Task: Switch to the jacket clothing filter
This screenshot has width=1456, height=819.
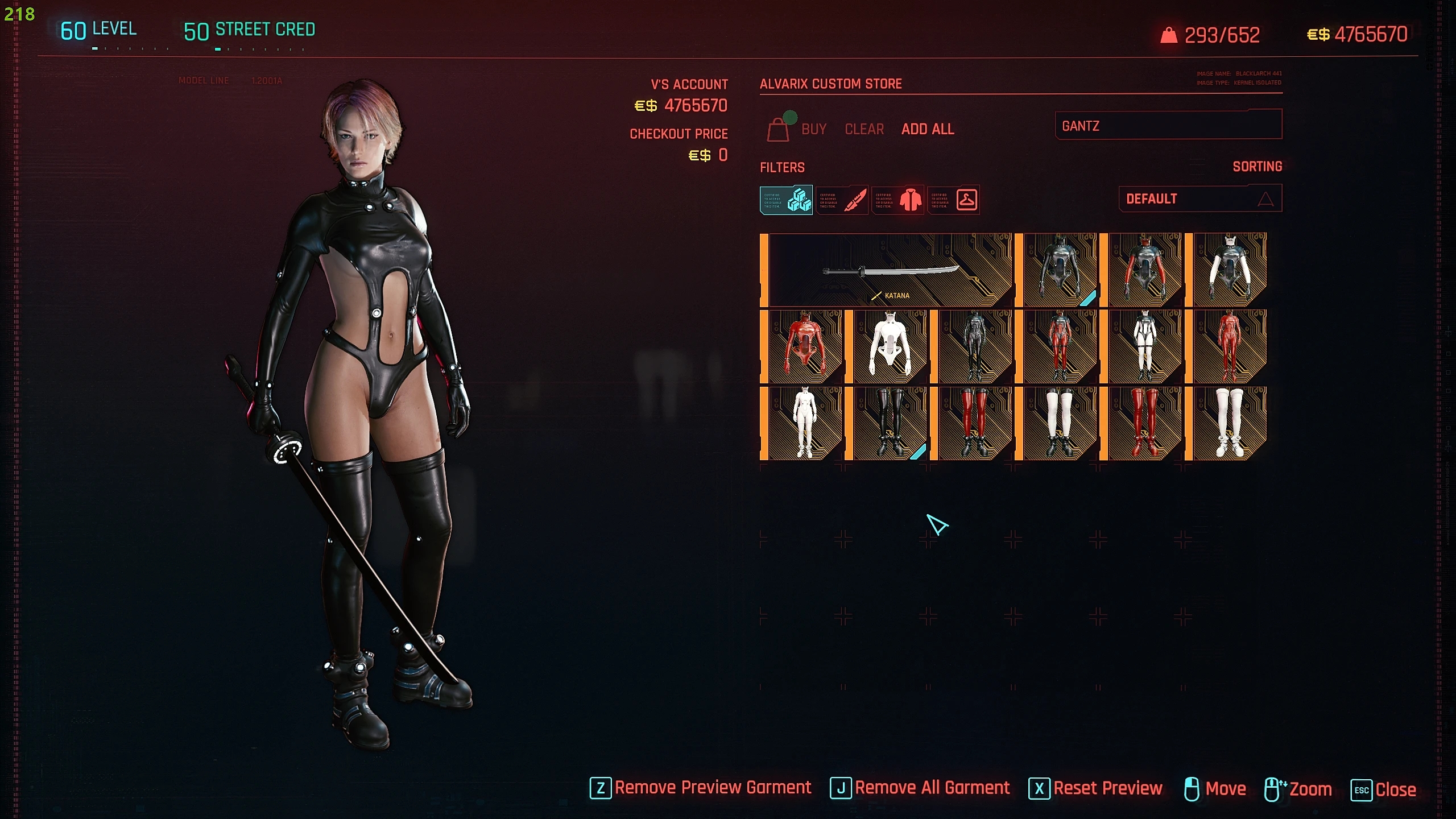Action: 898,200
